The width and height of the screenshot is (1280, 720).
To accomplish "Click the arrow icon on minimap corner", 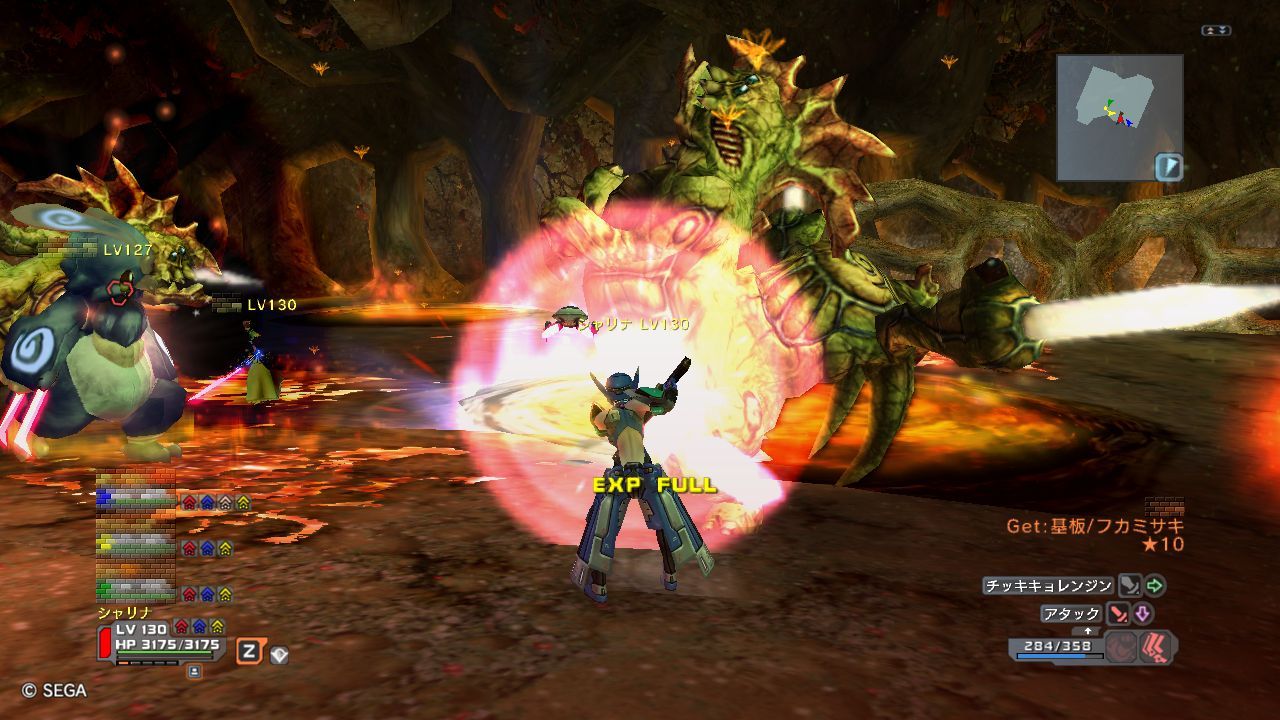I will (x=1168, y=166).
